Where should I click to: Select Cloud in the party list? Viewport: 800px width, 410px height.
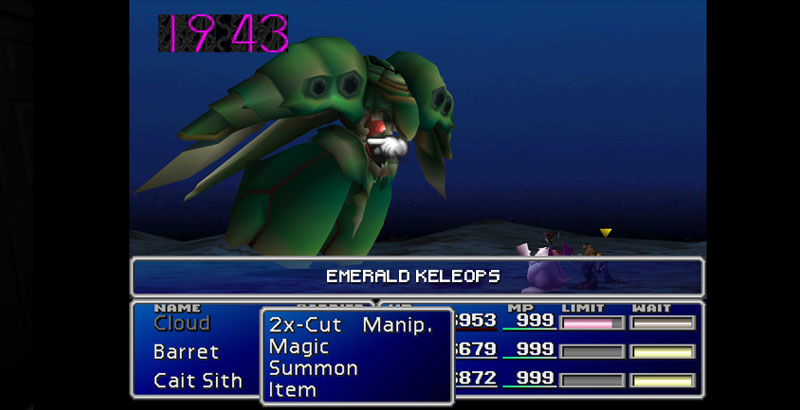(182, 323)
